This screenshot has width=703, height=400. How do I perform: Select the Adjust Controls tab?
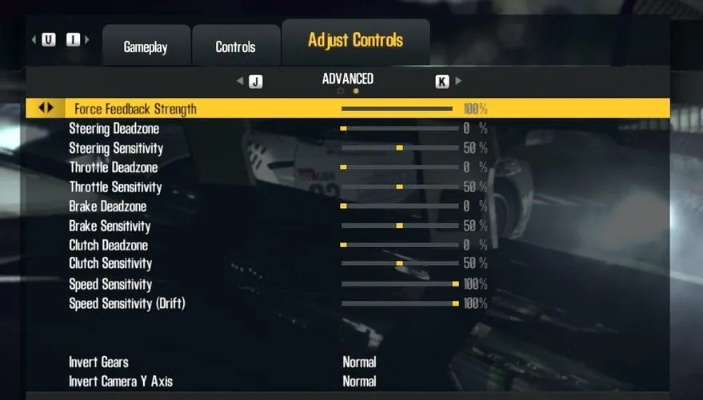tap(355, 41)
